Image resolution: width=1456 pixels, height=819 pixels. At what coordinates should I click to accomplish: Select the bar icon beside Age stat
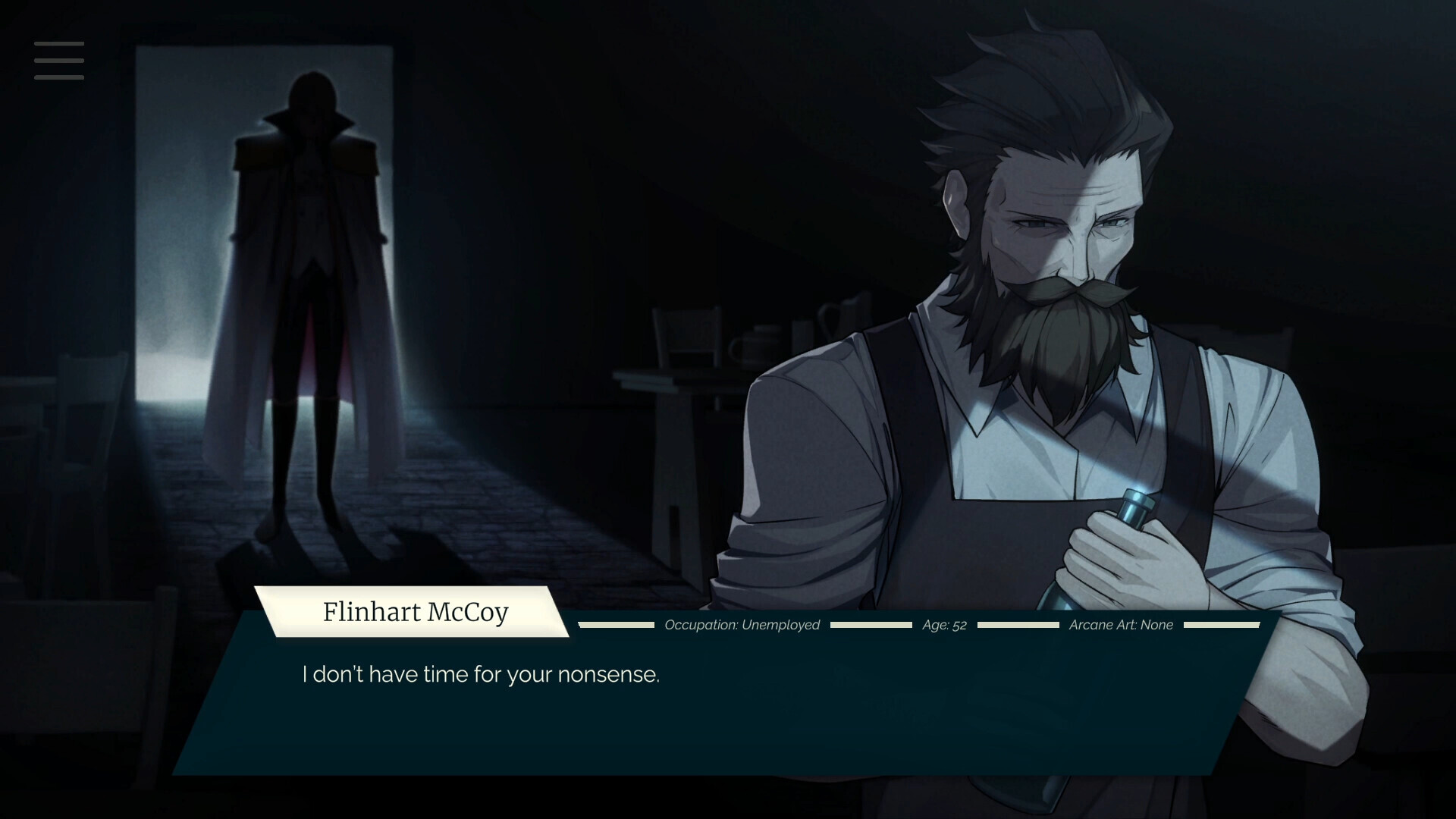(x=871, y=625)
